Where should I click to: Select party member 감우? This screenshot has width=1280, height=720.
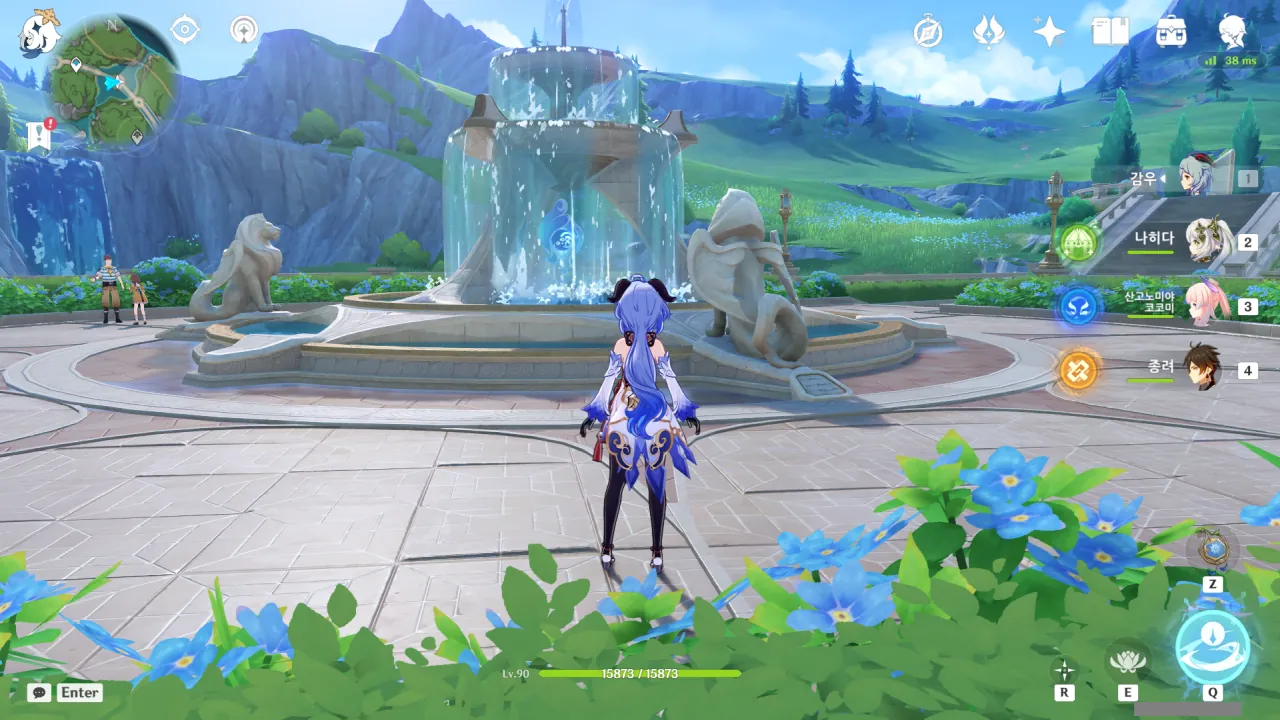pyautogui.click(x=1194, y=178)
